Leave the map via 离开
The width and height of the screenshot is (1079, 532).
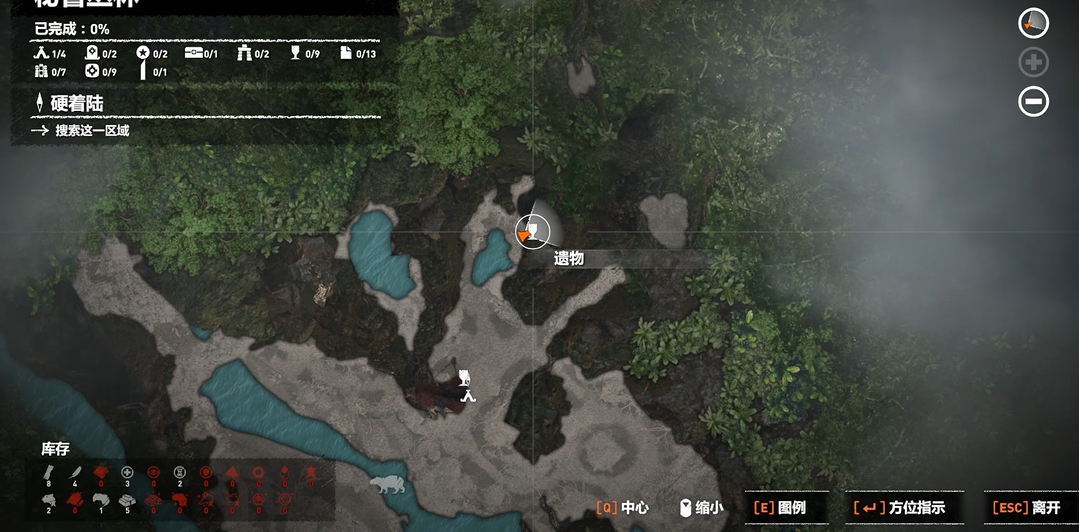(1027, 507)
